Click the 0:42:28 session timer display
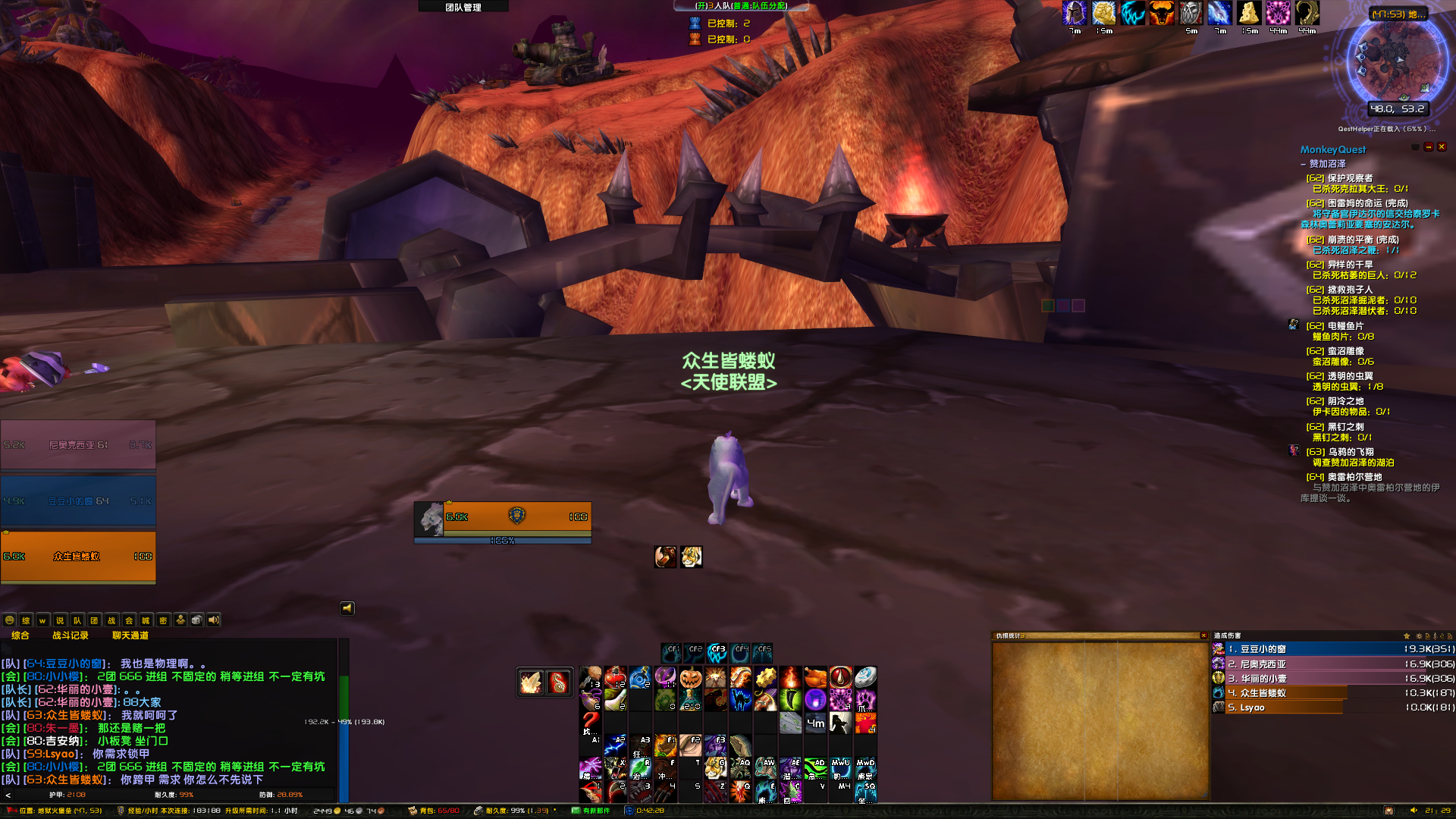The height and width of the screenshot is (819, 1456). [651, 810]
